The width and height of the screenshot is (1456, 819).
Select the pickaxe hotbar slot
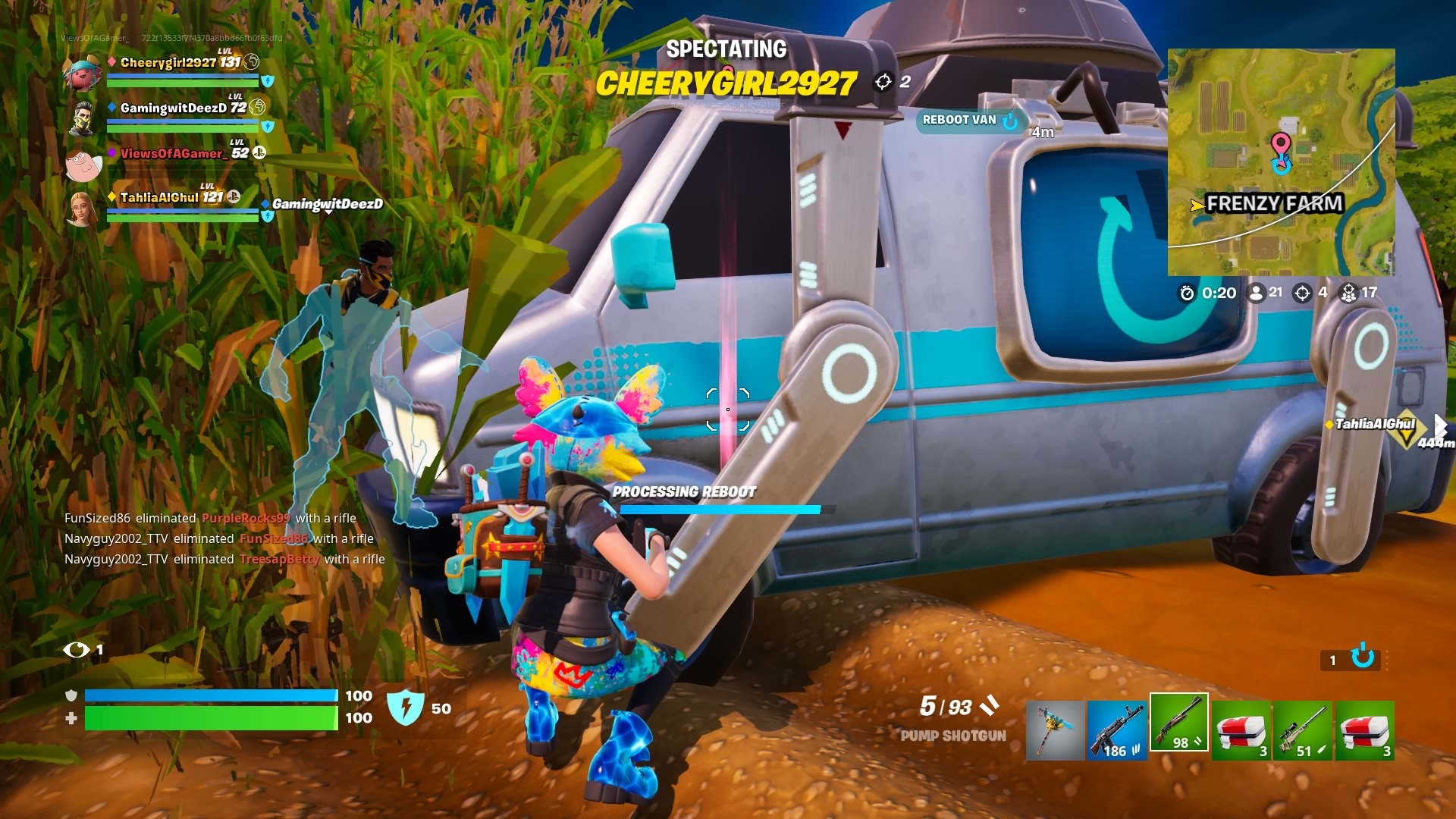click(x=1055, y=730)
